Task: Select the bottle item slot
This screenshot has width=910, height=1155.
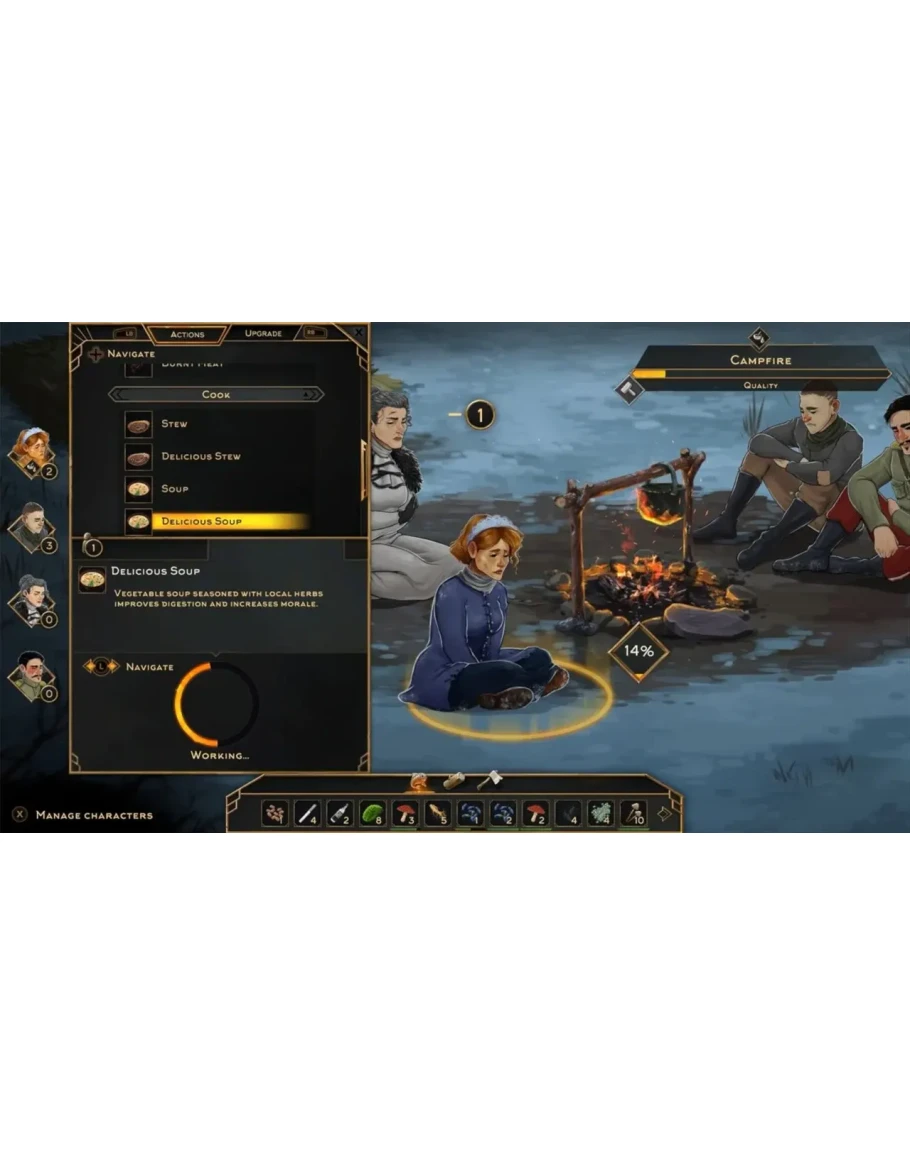Action: (340, 813)
